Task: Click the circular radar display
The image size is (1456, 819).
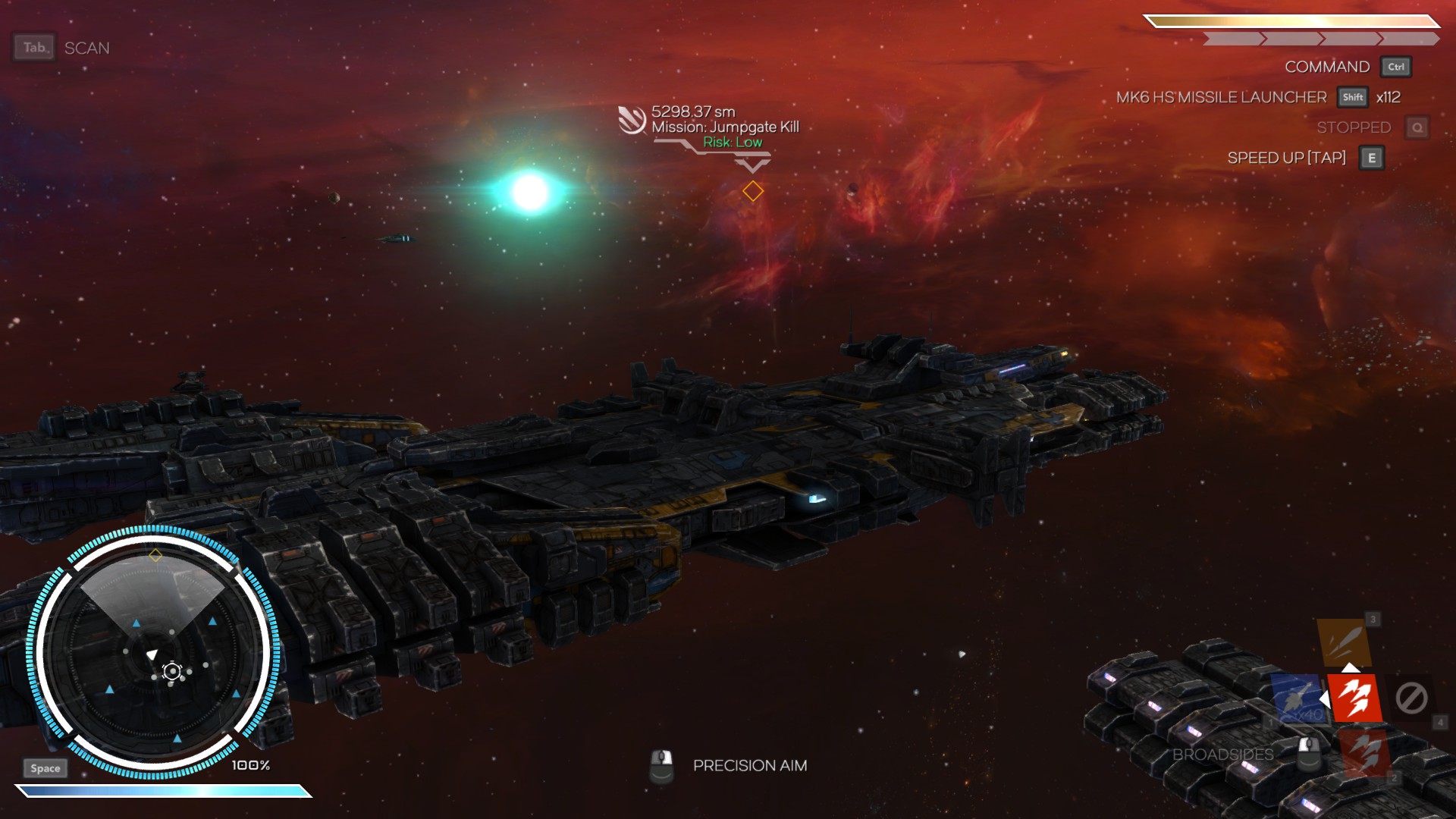Action: coord(152,652)
